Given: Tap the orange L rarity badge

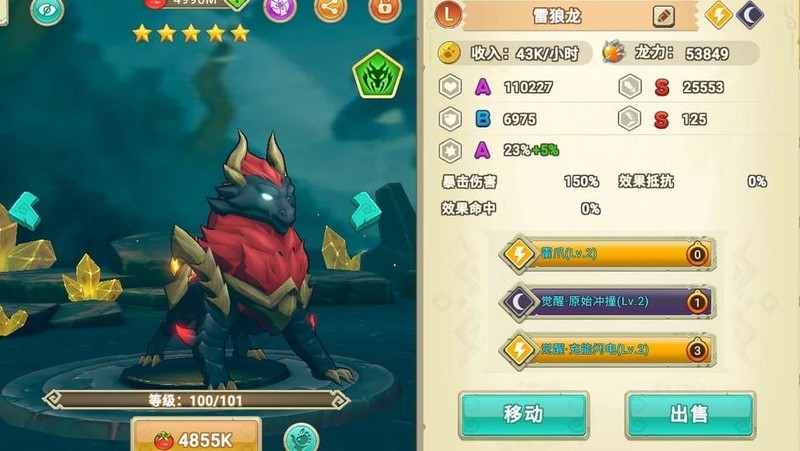Looking at the screenshot, I should [448, 16].
